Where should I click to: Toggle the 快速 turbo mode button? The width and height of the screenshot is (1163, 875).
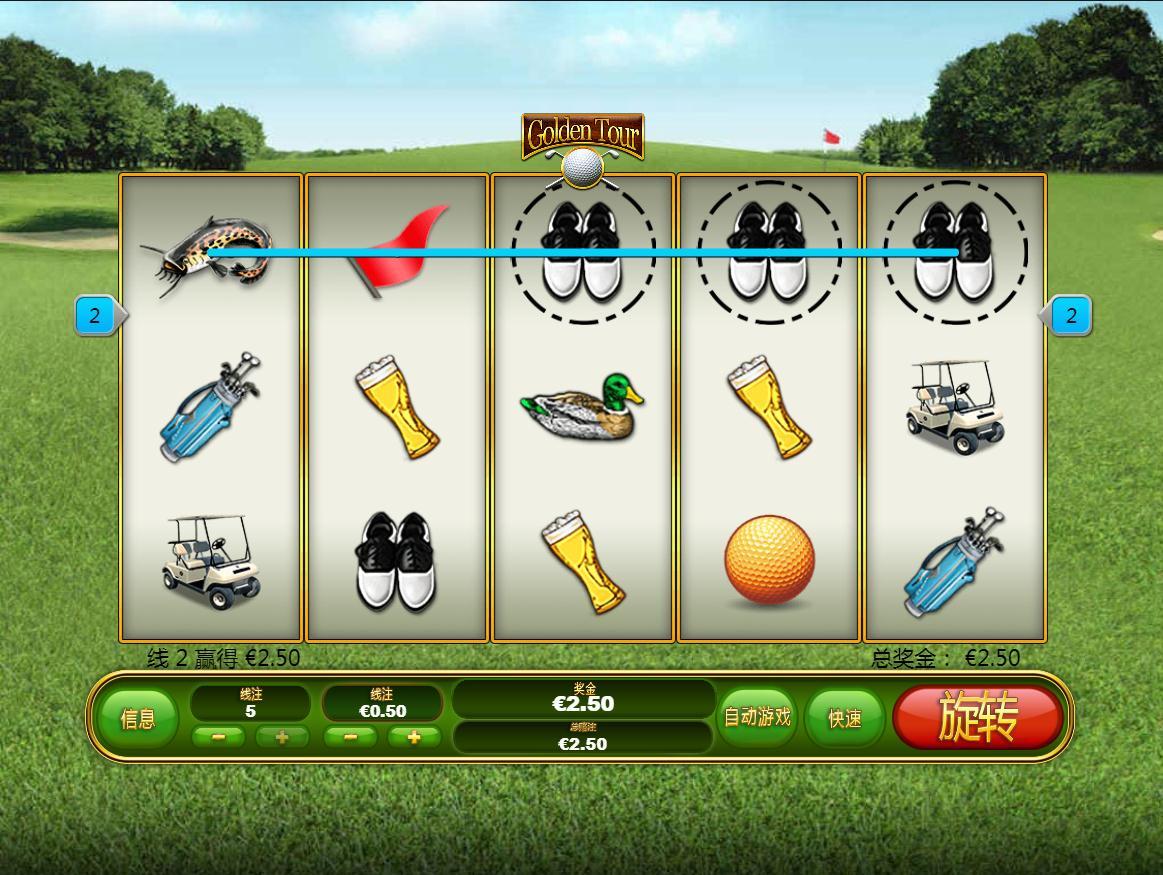click(845, 718)
